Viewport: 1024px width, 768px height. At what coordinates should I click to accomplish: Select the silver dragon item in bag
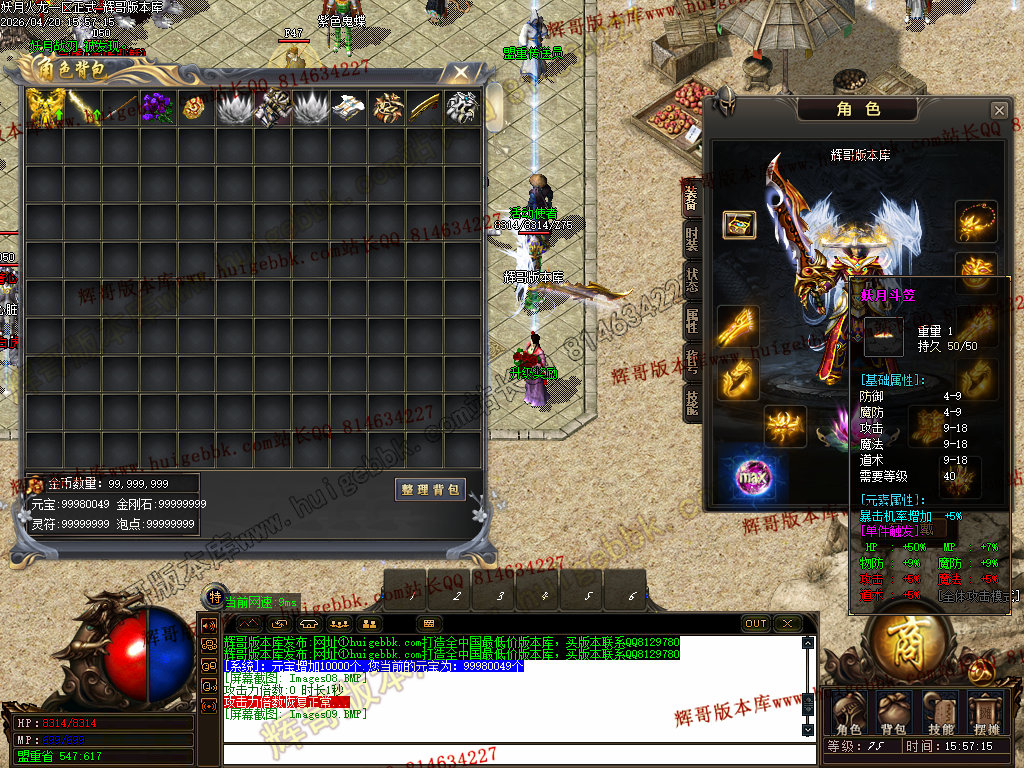pos(461,107)
